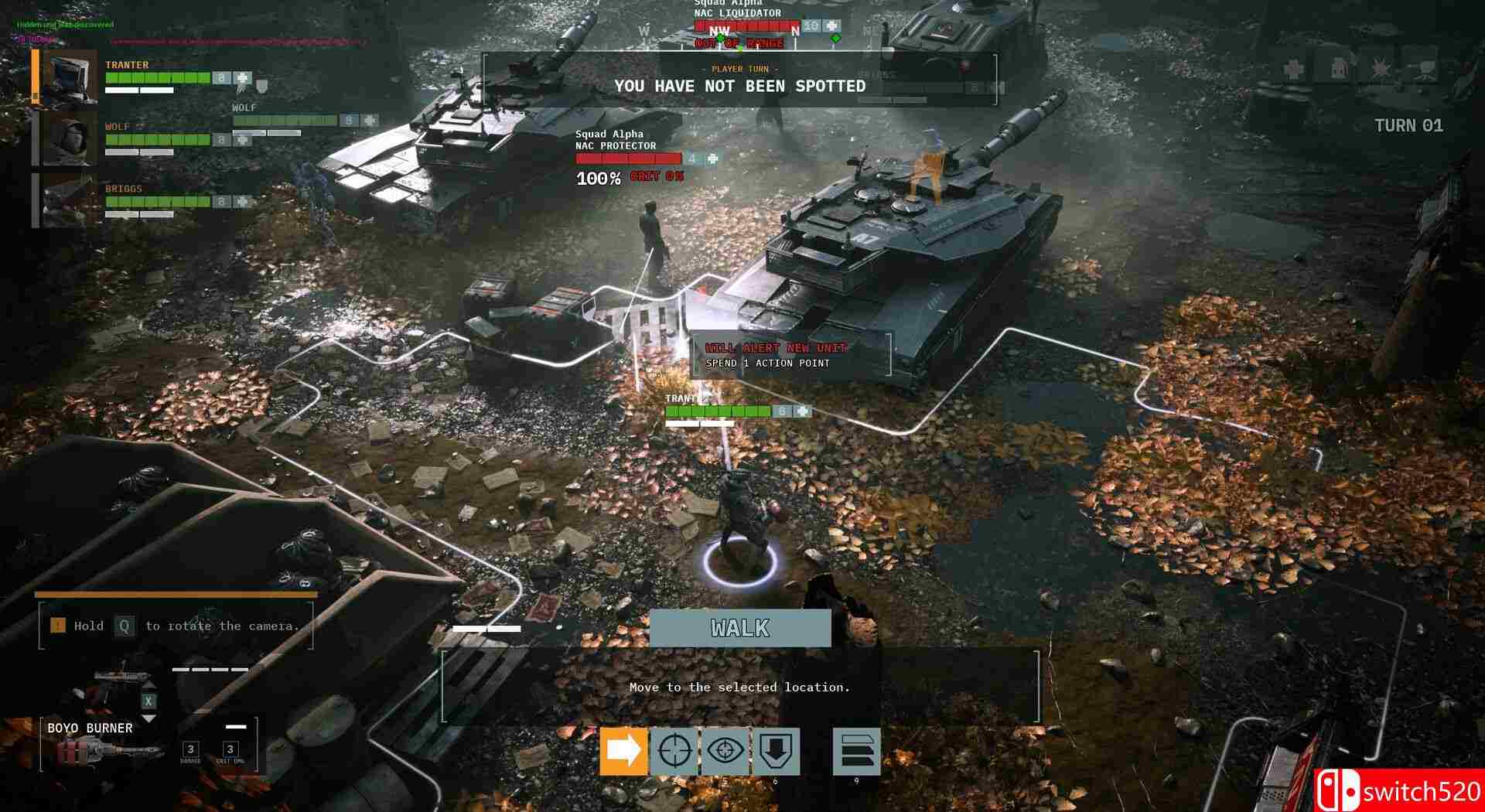Click the up arrow to cycle weapons
1485x812 pixels.
tap(148, 686)
